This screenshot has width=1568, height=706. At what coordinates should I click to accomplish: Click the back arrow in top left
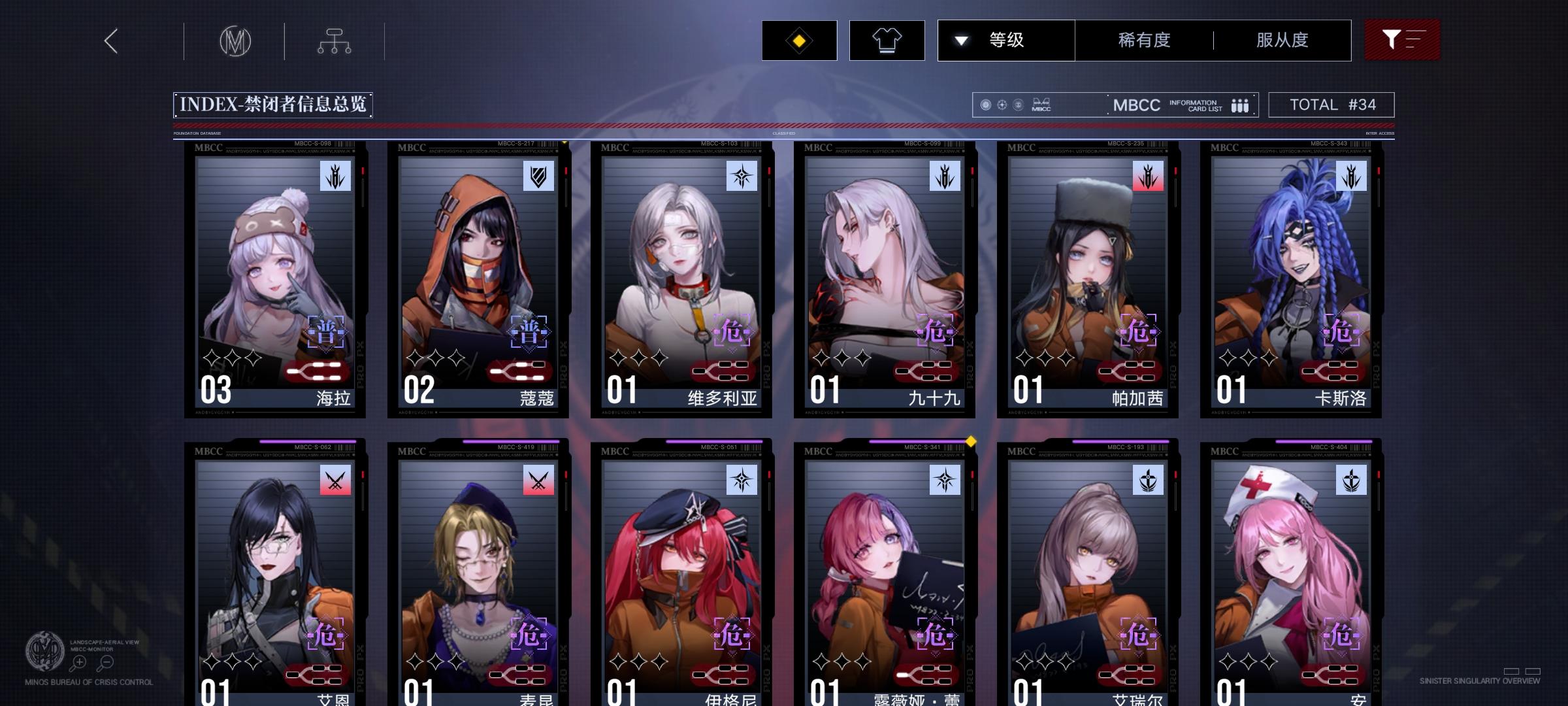(110, 41)
